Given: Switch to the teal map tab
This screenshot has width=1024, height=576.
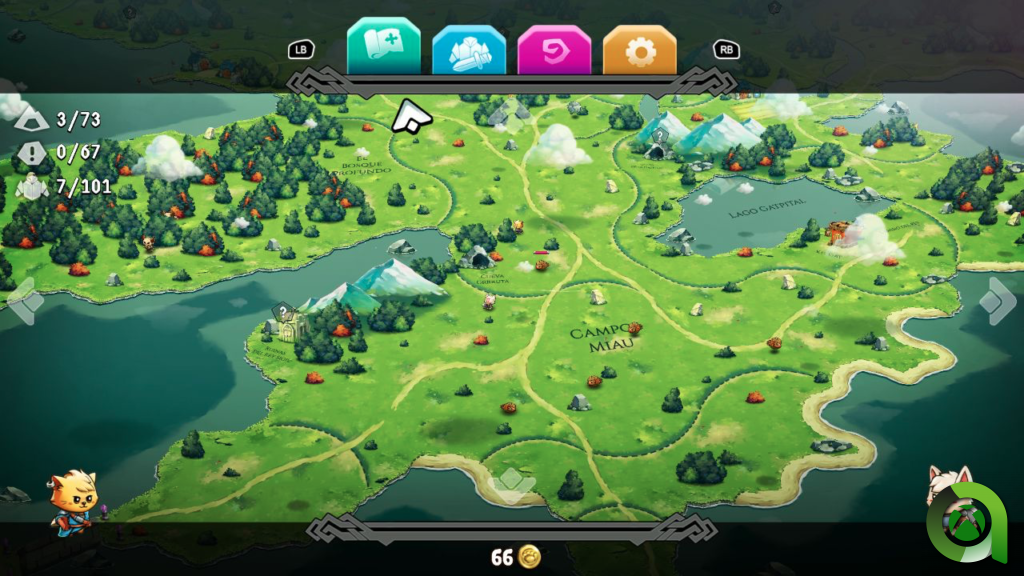Looking at the screenshot, I should pyautogui.click(x=384, y=46).
